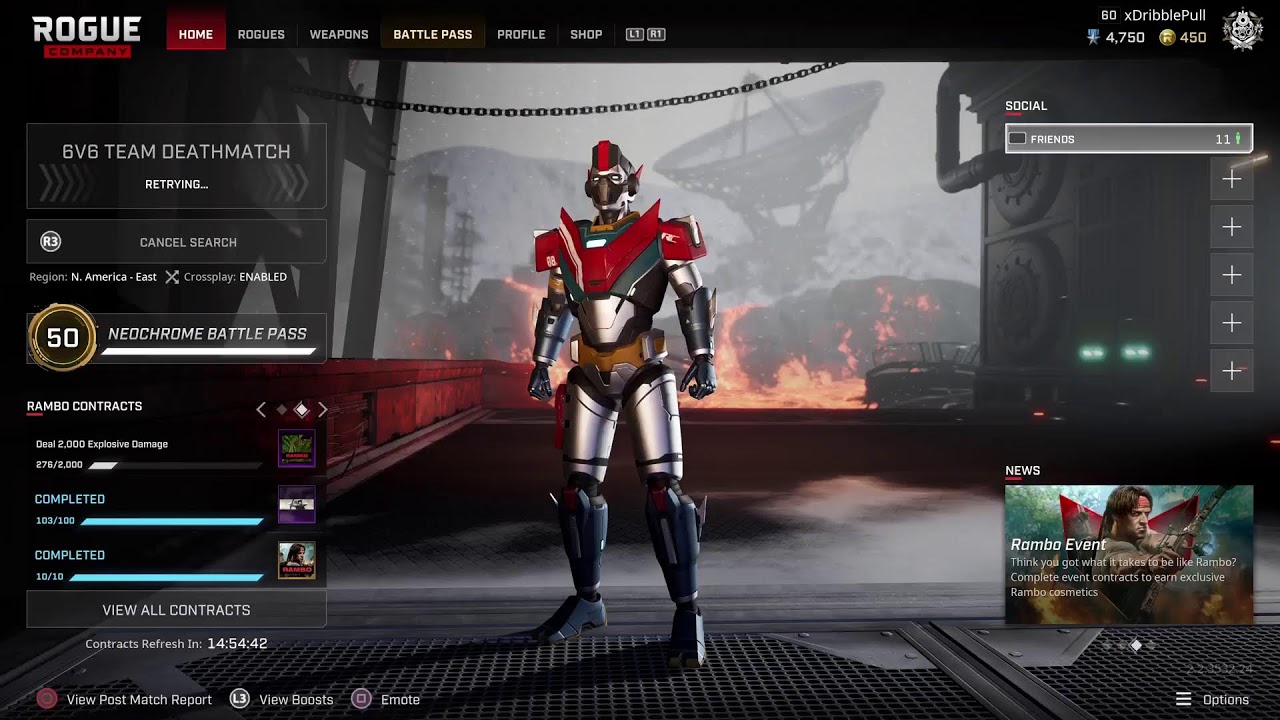
Task: Open the Rogues tab
Action: click(261, 34)
